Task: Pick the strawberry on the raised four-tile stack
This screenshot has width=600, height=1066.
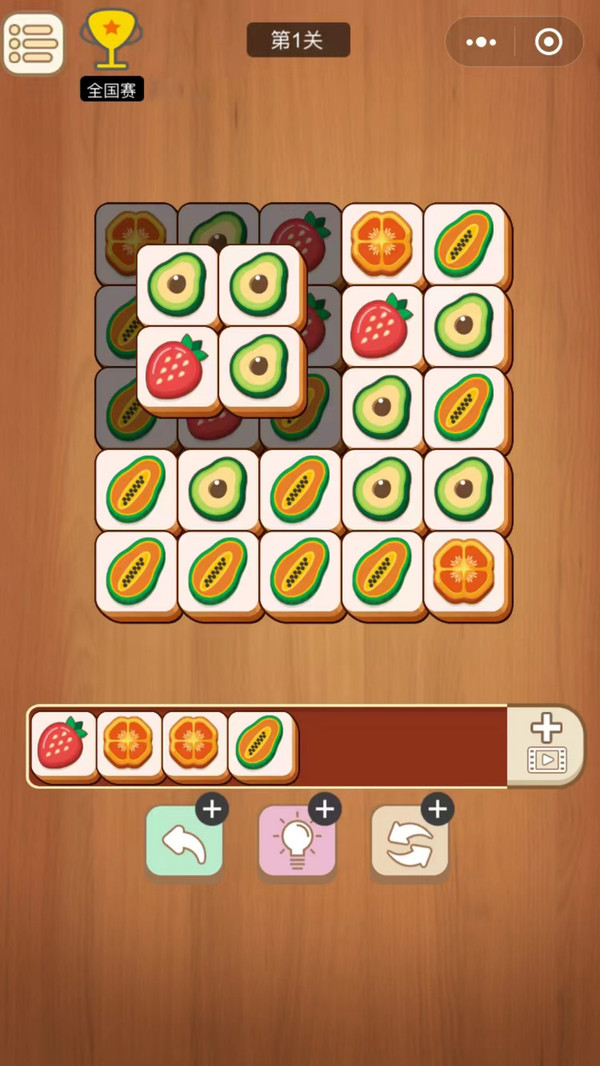Action: (x=176, y=367)
